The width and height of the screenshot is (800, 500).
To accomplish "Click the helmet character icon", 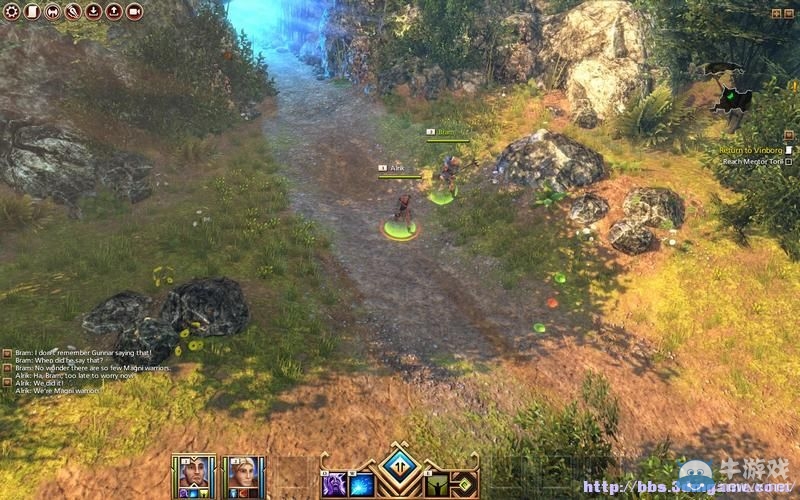I will [x=52, y=12].
